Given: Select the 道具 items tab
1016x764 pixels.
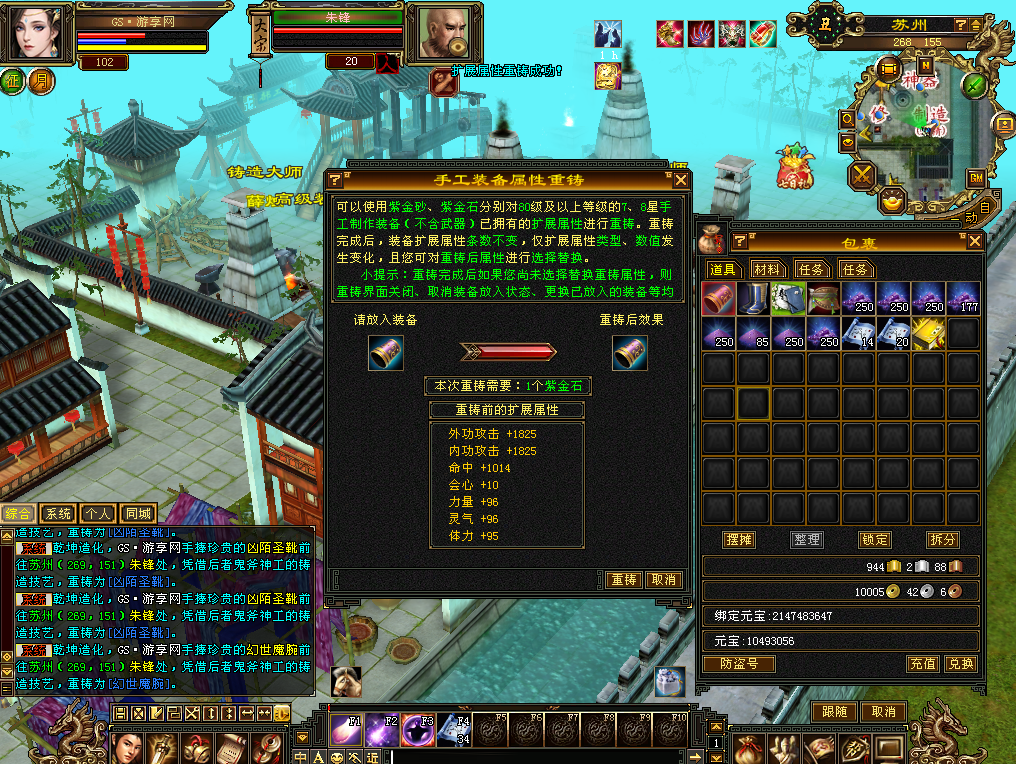Looking at the screenshot, I should 724,269.
